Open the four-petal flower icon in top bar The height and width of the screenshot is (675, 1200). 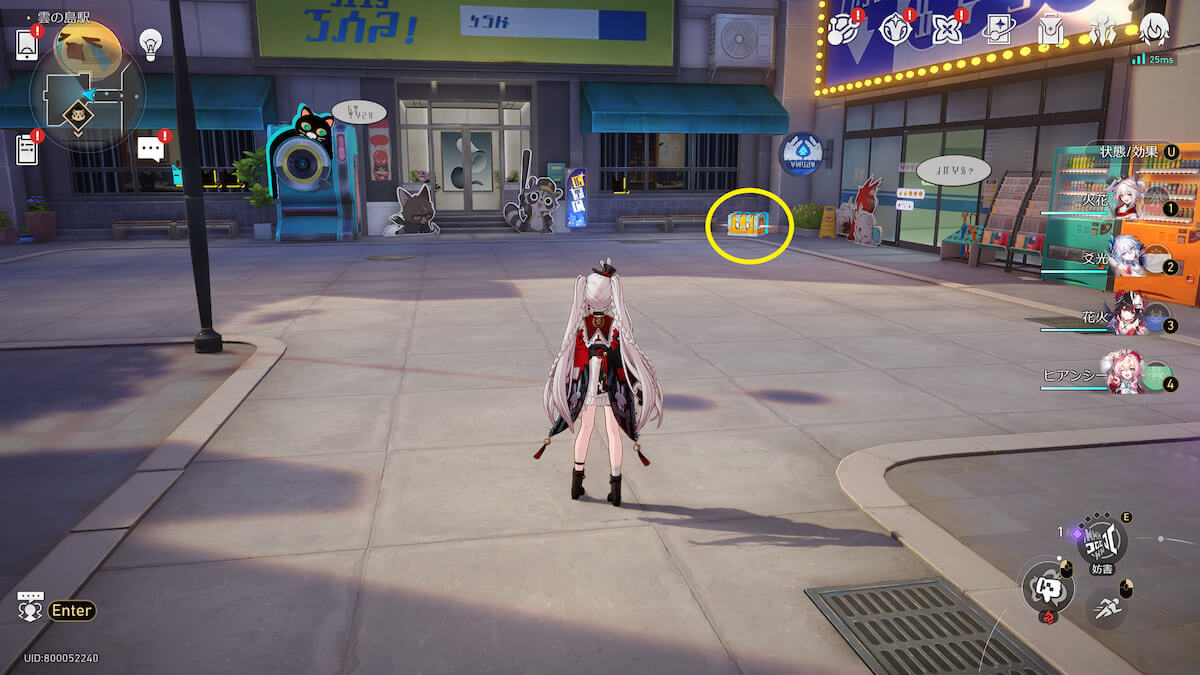tap(945, 31)
